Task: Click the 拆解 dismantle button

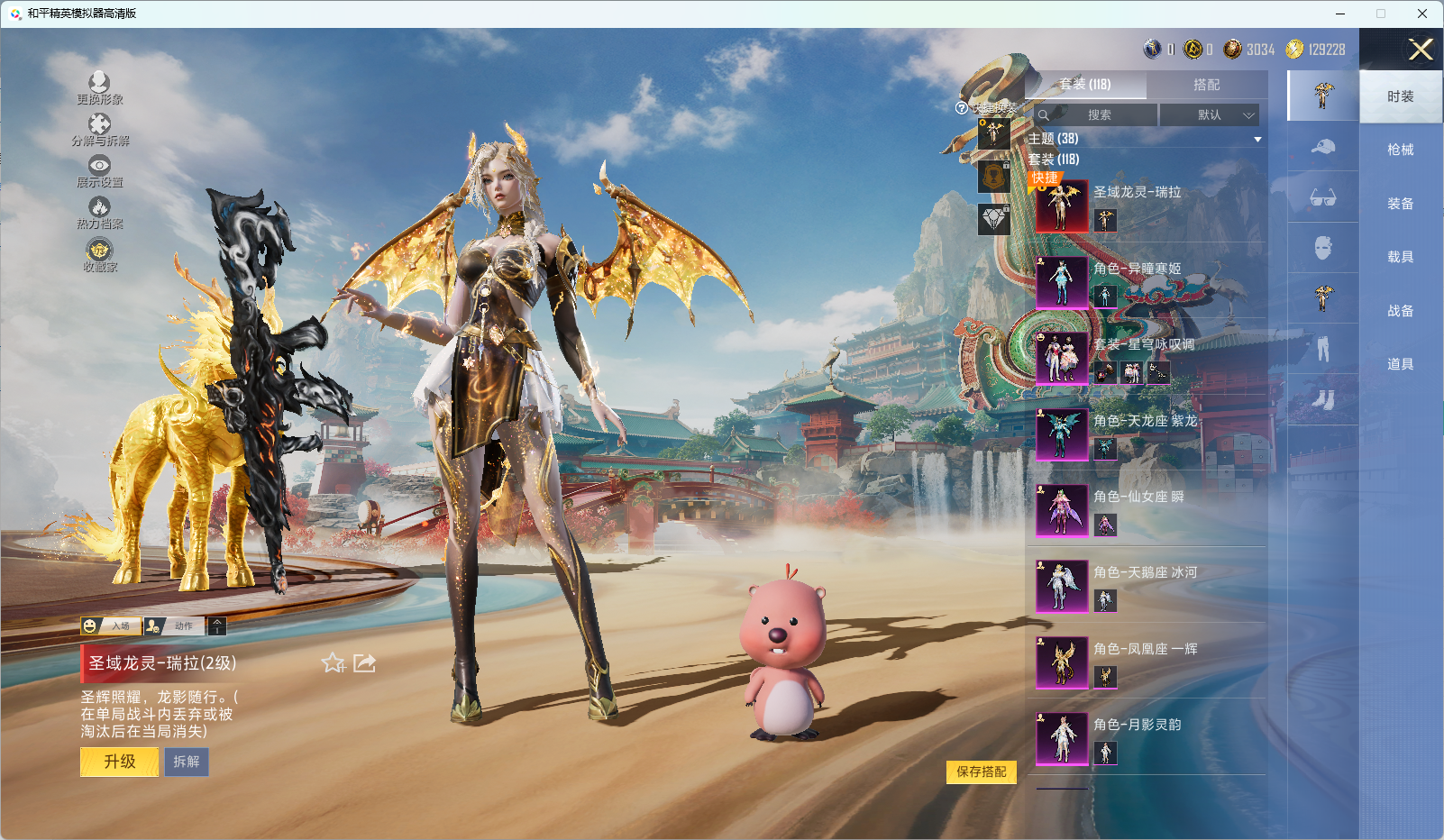Action: (187, 762)
